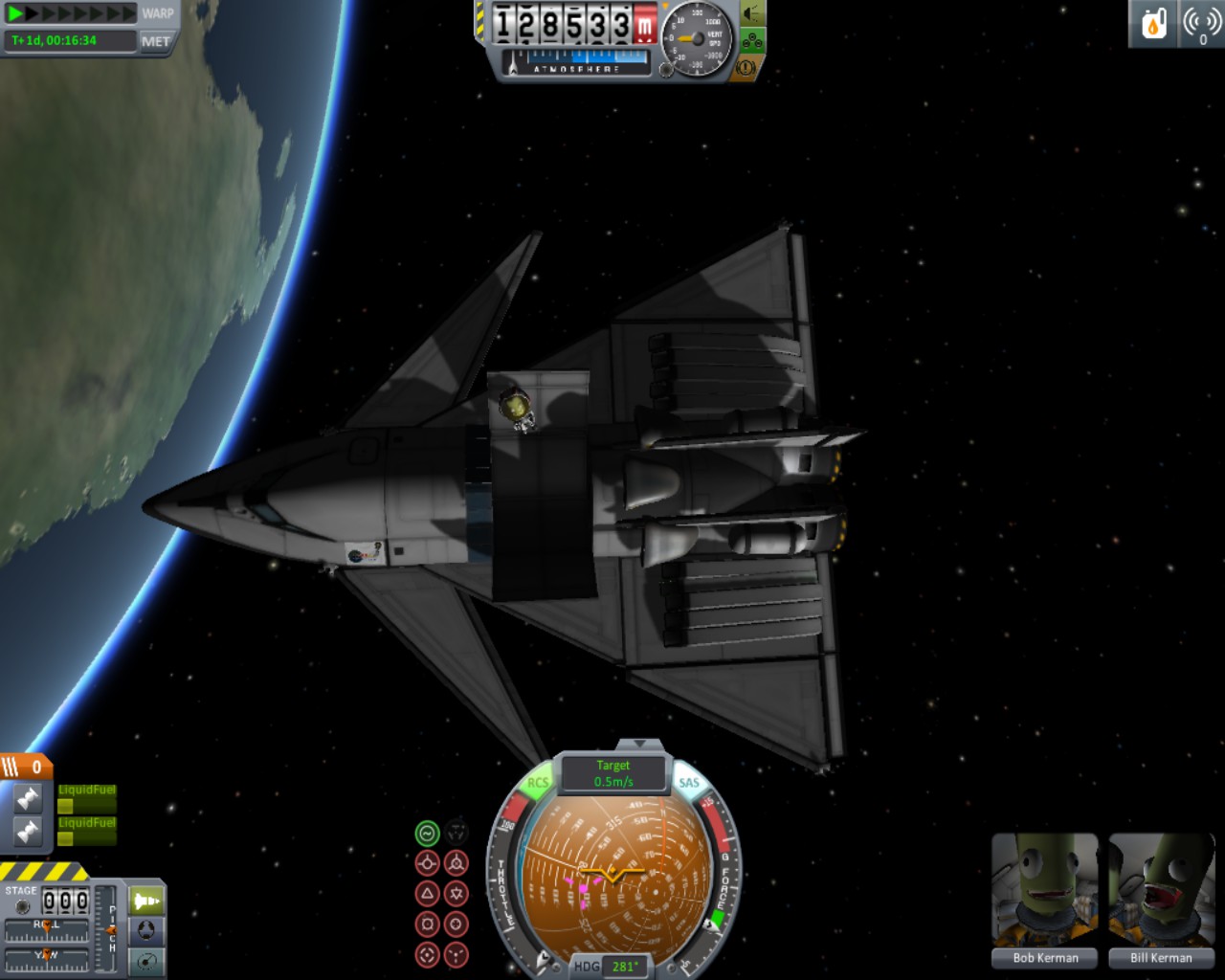1225x980 pixels.
Task: Select the lower engine icon in staging
Action: 28,832
